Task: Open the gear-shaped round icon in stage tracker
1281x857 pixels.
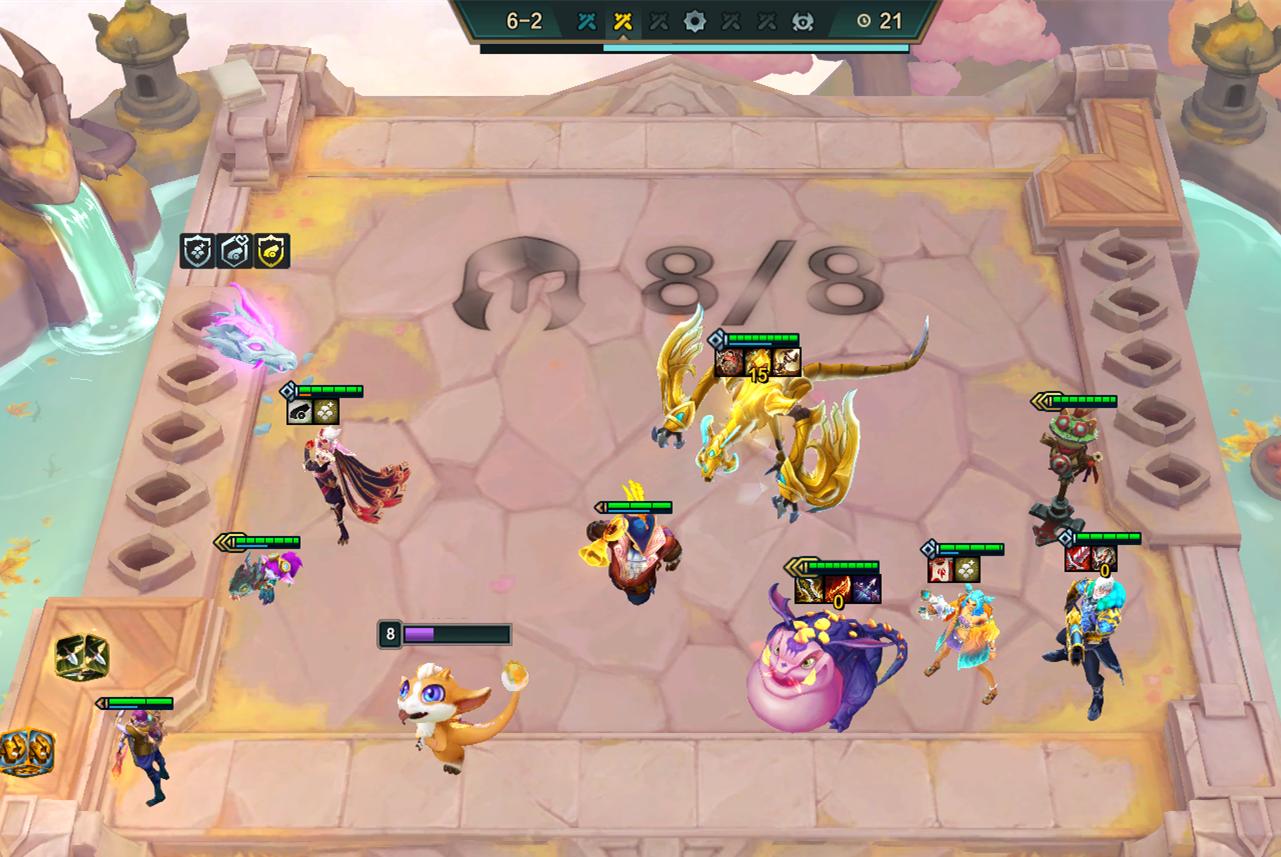Action: click(695, 21)
